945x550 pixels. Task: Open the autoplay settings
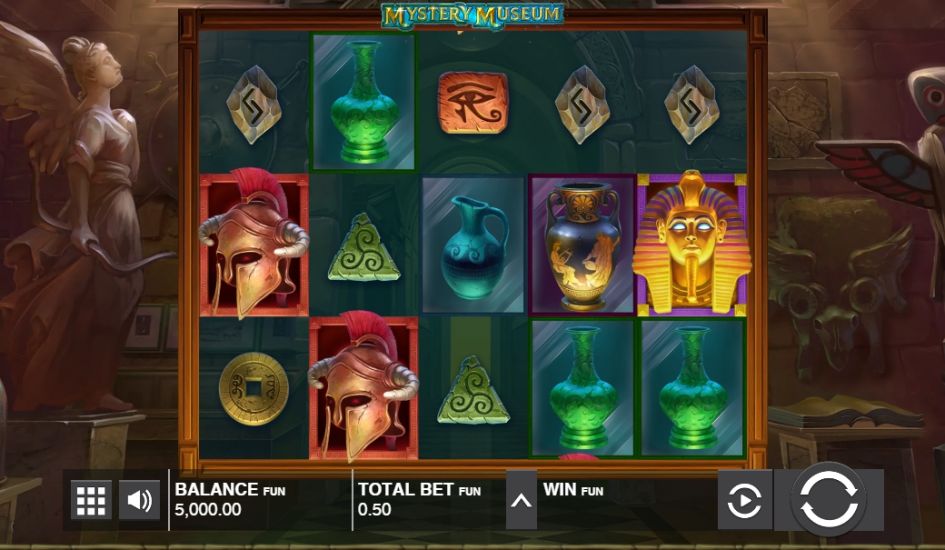coord(744,500)
